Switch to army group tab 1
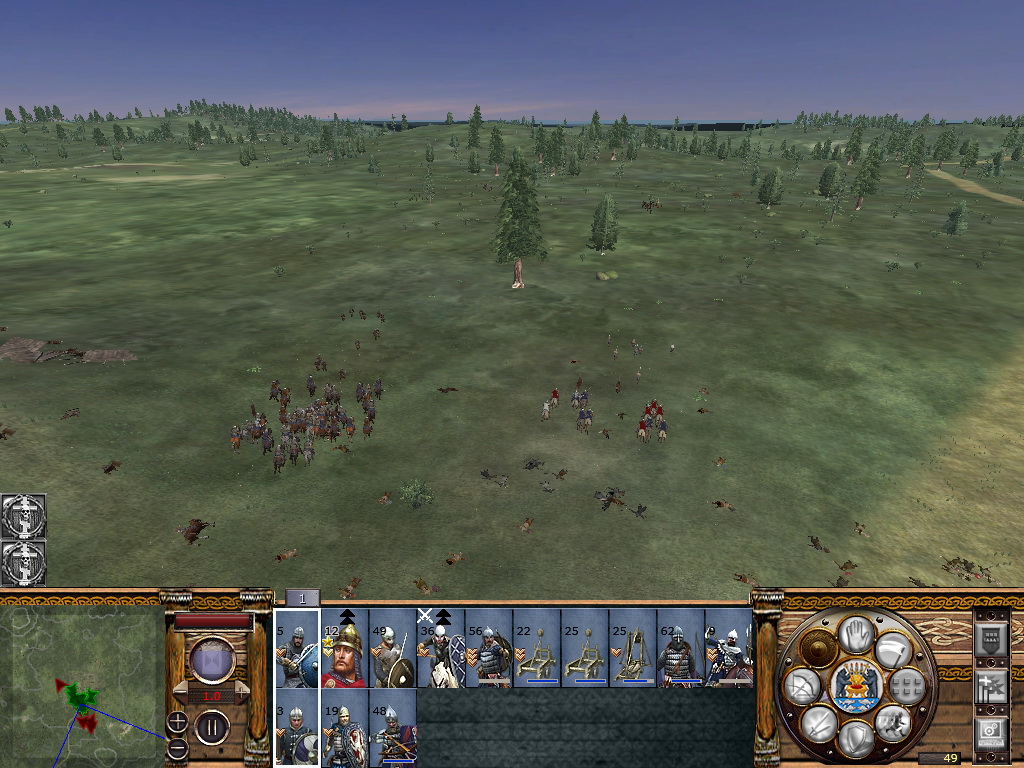The width and height of the screenshot is (1024, 768). coord(303,598)
